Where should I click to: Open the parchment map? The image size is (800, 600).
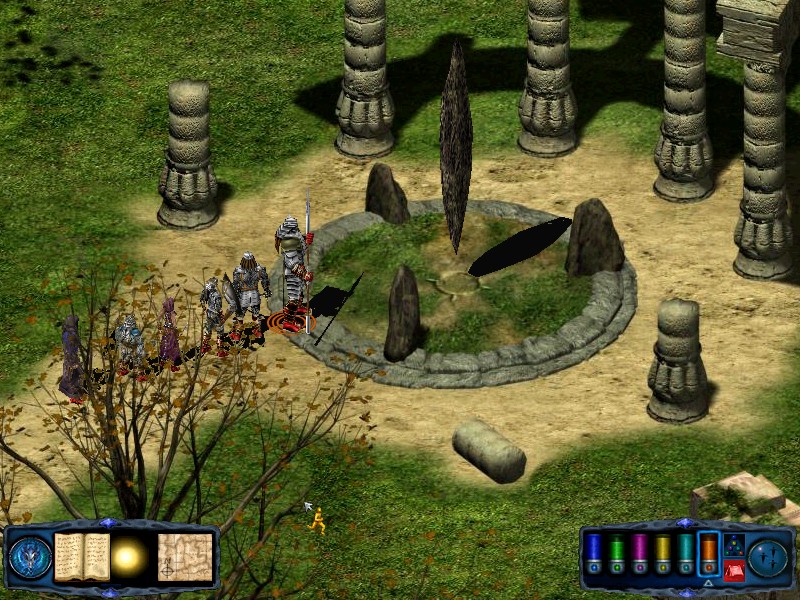pyautogui.click(x=185, y=557)
